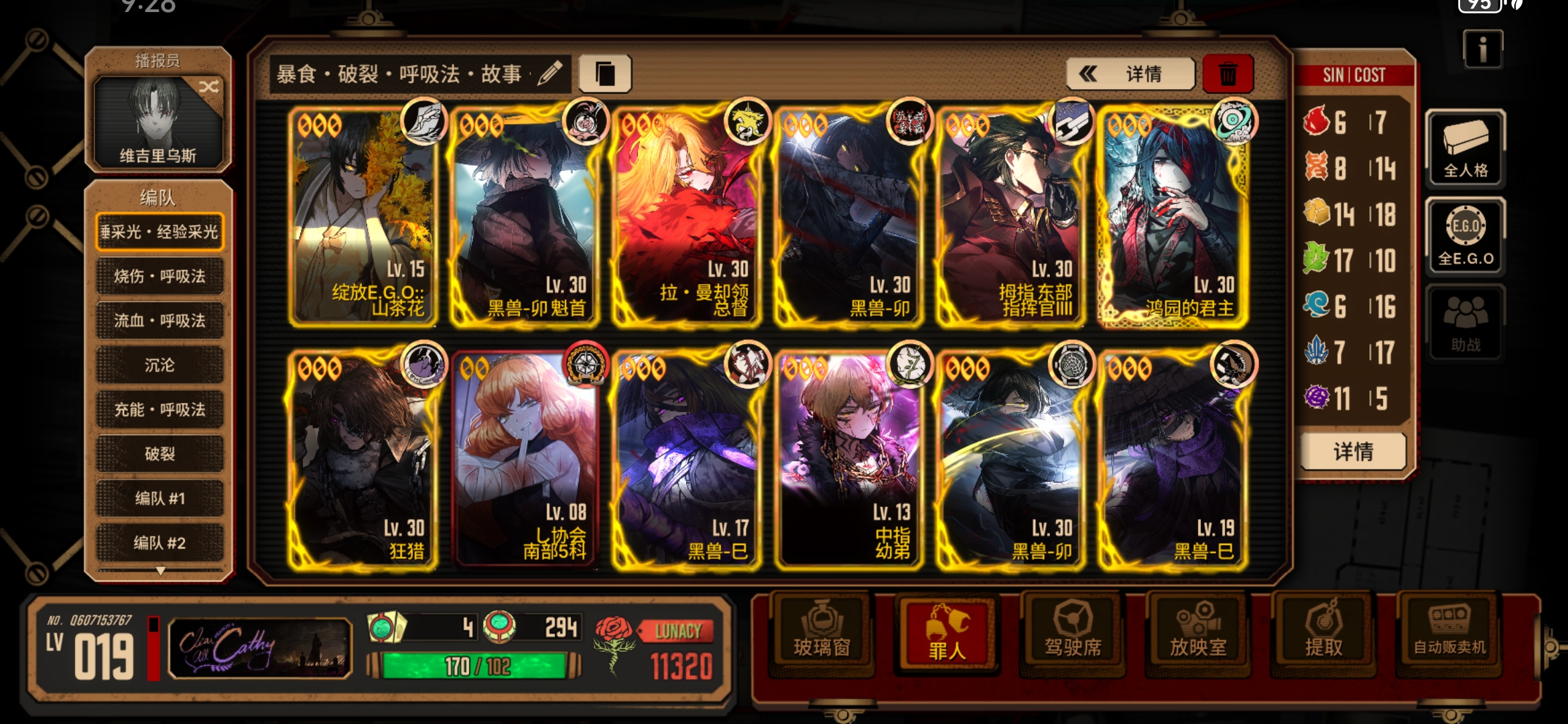The width and height of the screenshot is (1568, 724).
Task: Toggle to the 全人格 identity view
Action: (x=1466, y=149)
